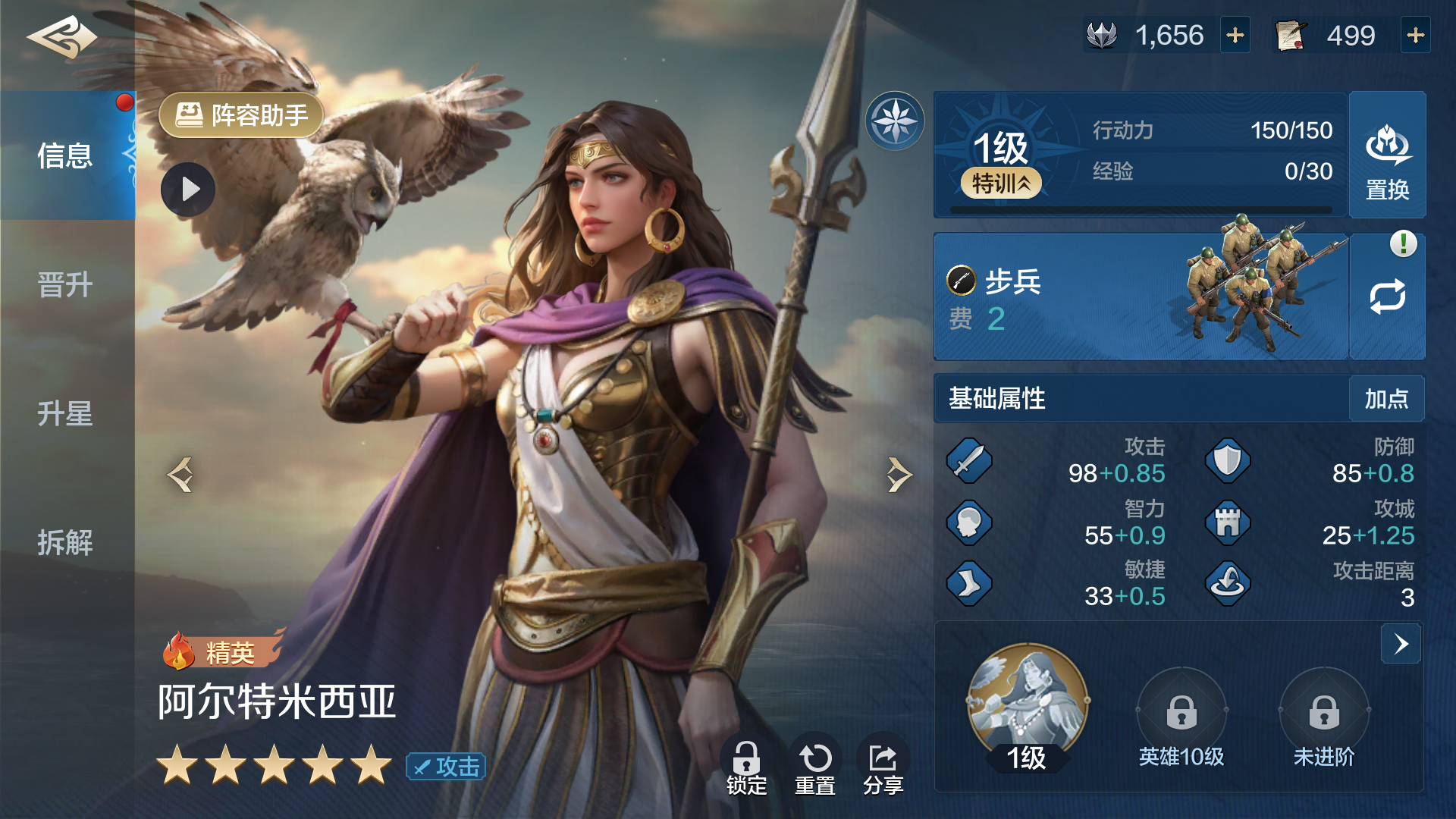Image resolution: width=1456 pixels, height=819 pixels.
Task: Switch to the 晋升 tab
Action: [x=66, y=285]
